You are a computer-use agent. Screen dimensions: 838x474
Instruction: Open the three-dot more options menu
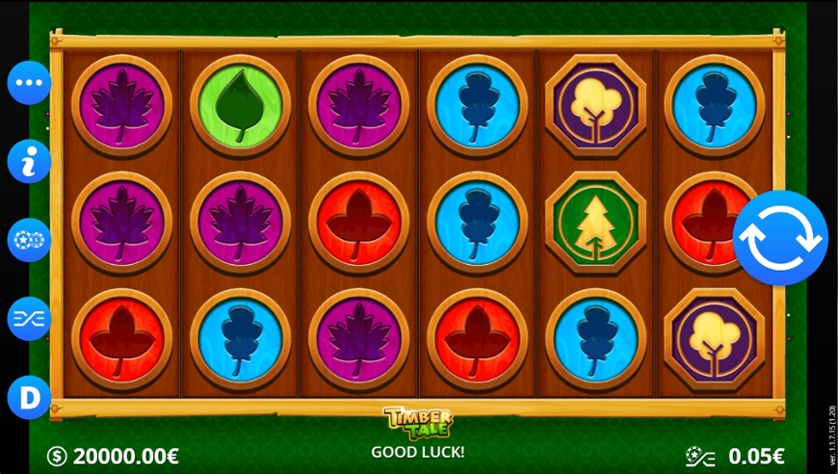[29, 83]
